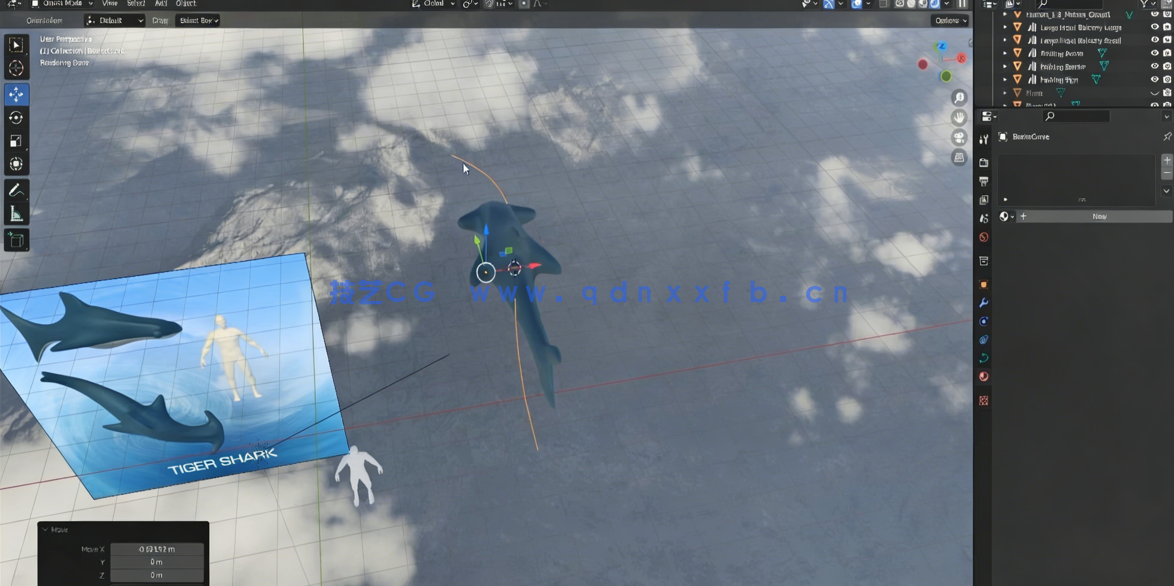Image resolution: width=1174 pixels, height=586 pixels.
Task: Click the pan view hand icon
Action: (x=959, y=118)
